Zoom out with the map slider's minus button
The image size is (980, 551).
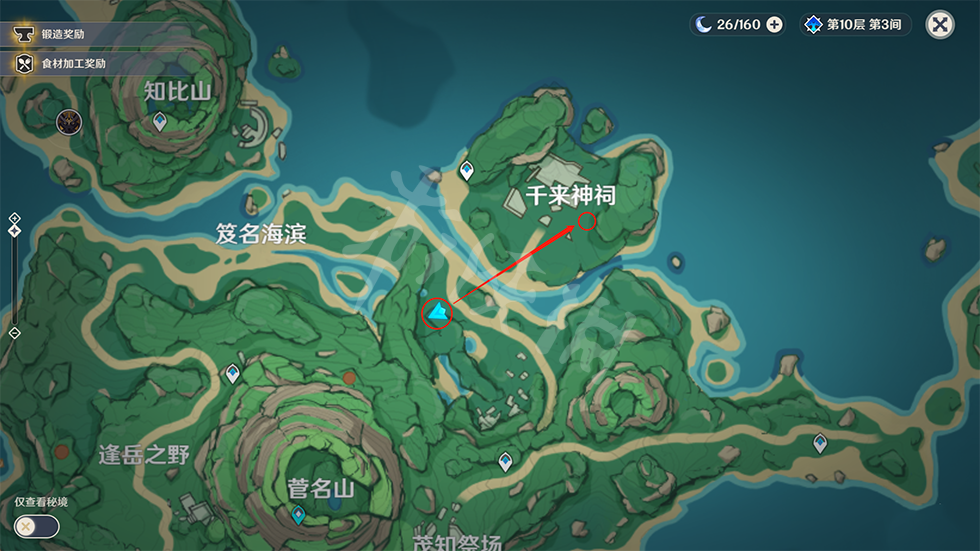pos(14,332)
